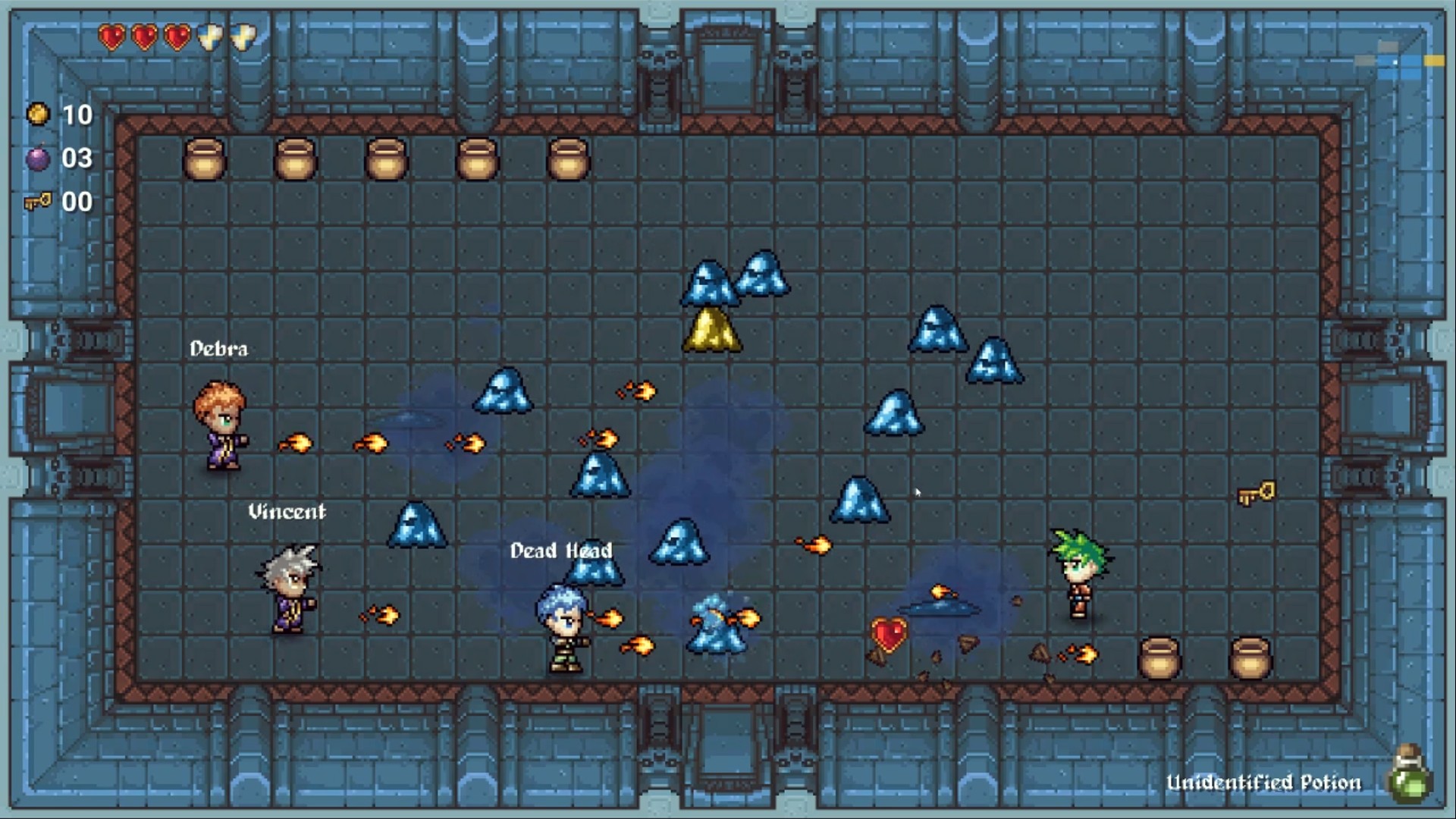1456x819 pixels.
Task: Click the rightmost pot in the top row
Action: (x=567, y=162)
